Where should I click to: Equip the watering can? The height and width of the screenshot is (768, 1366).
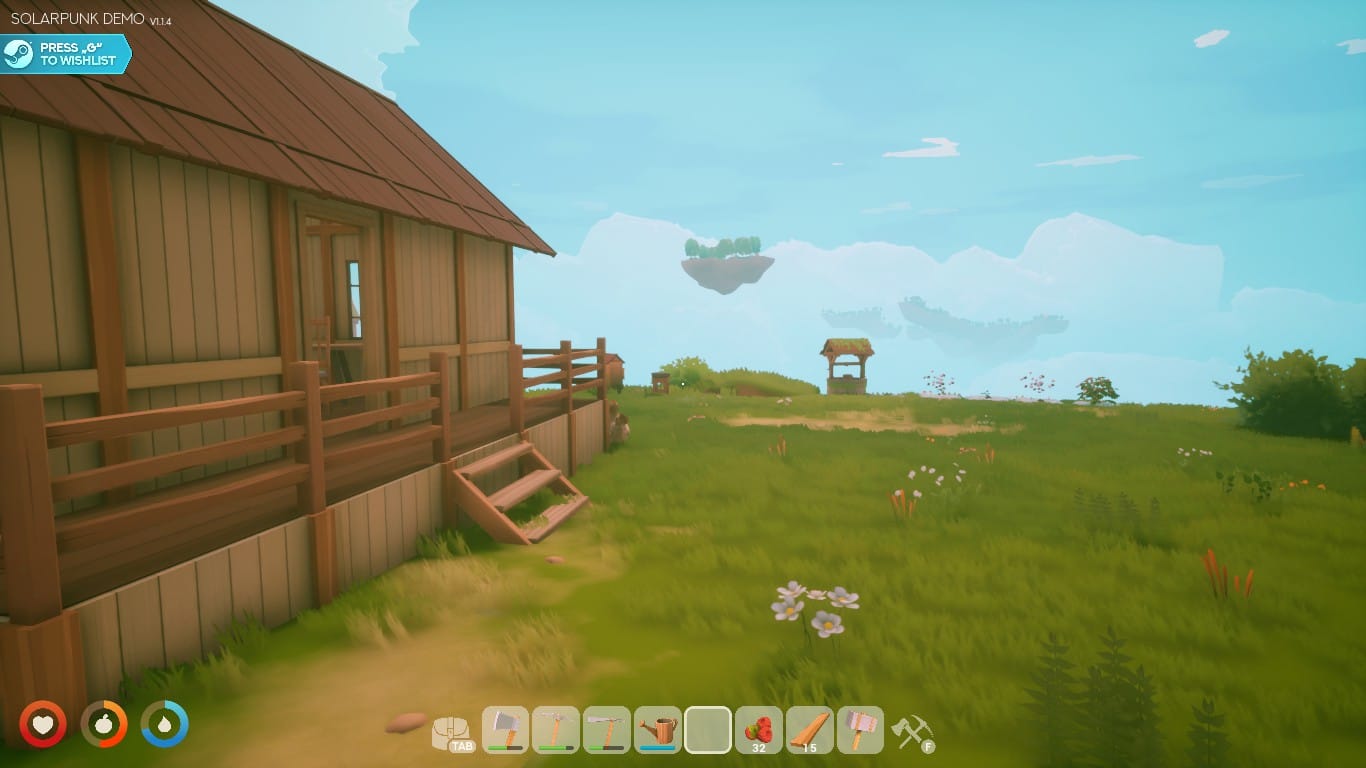pyautogui.click(x=657, y=729)
